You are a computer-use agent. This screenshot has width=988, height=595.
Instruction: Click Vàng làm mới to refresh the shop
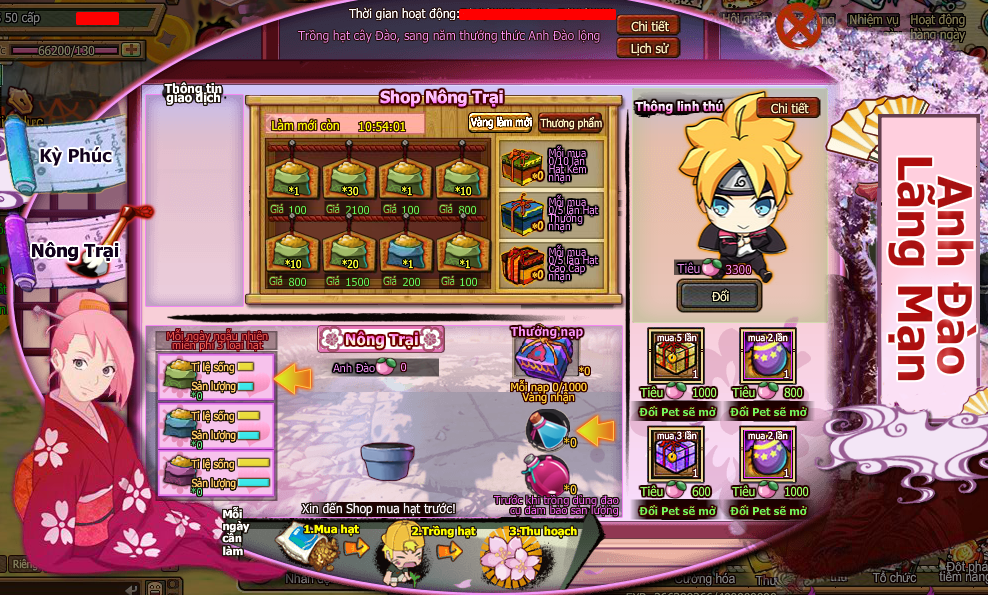(500, 123)
